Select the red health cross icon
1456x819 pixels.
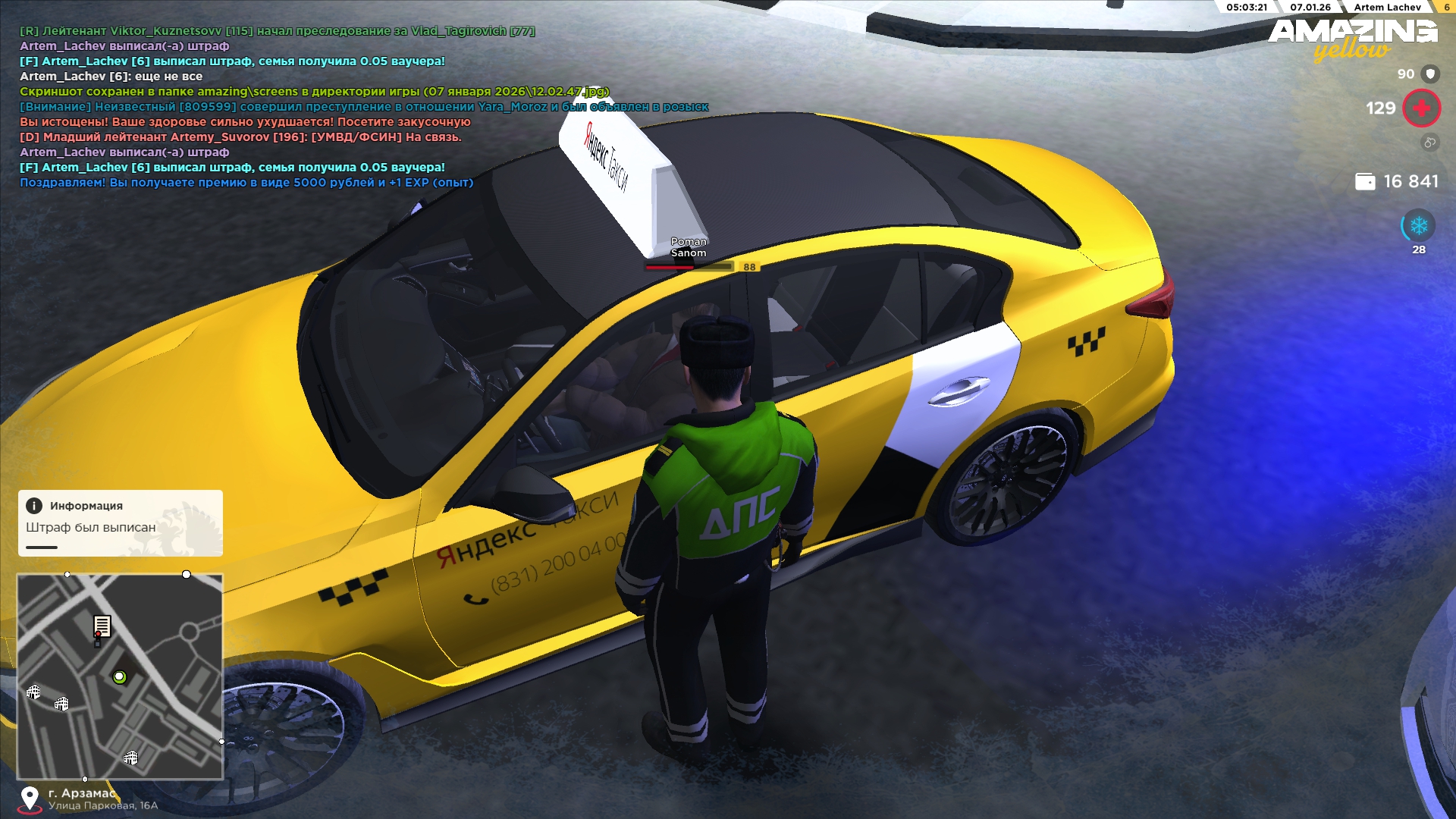point(1421,108)
